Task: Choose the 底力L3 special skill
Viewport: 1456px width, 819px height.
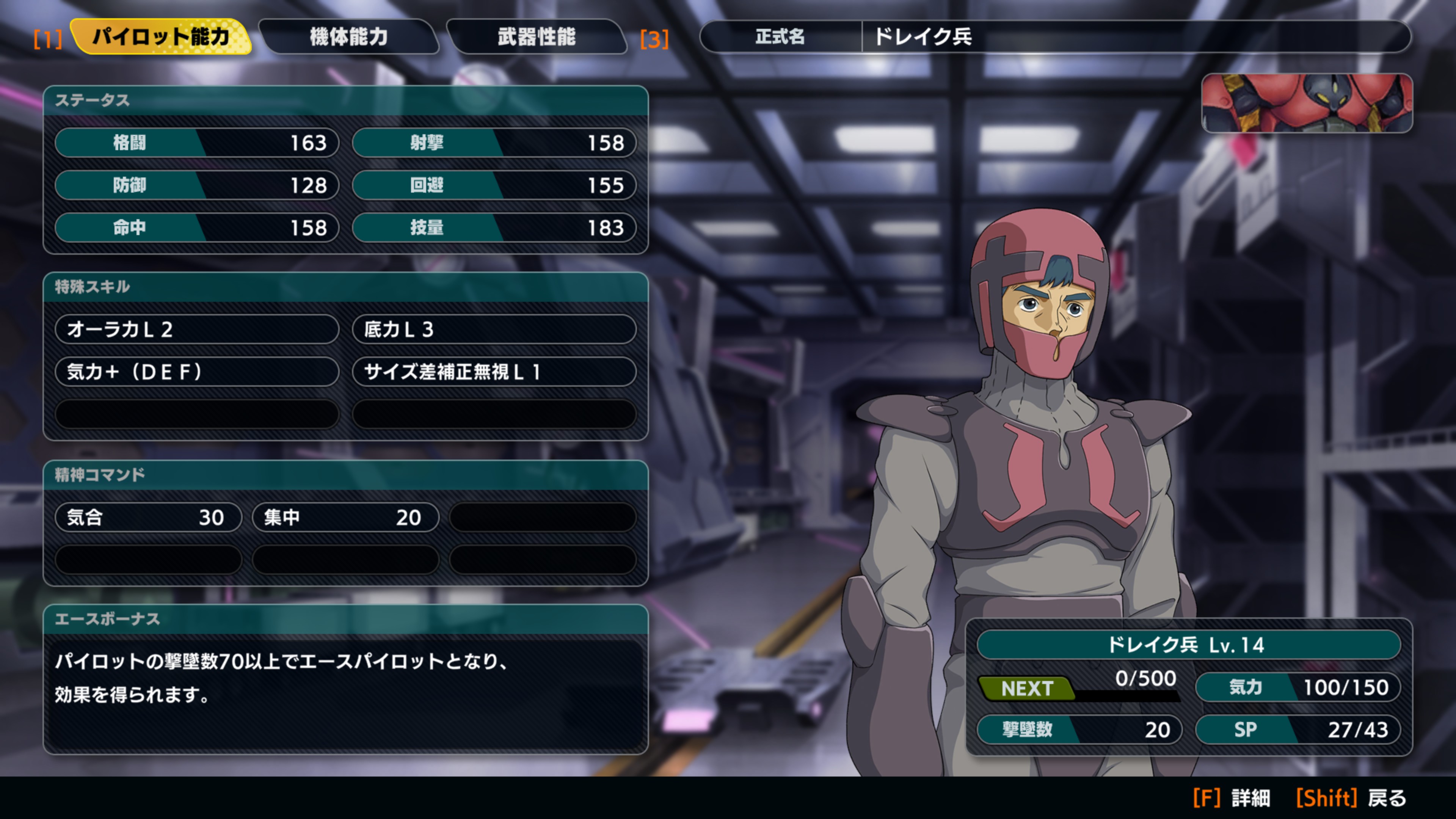Action: point(494,329)
